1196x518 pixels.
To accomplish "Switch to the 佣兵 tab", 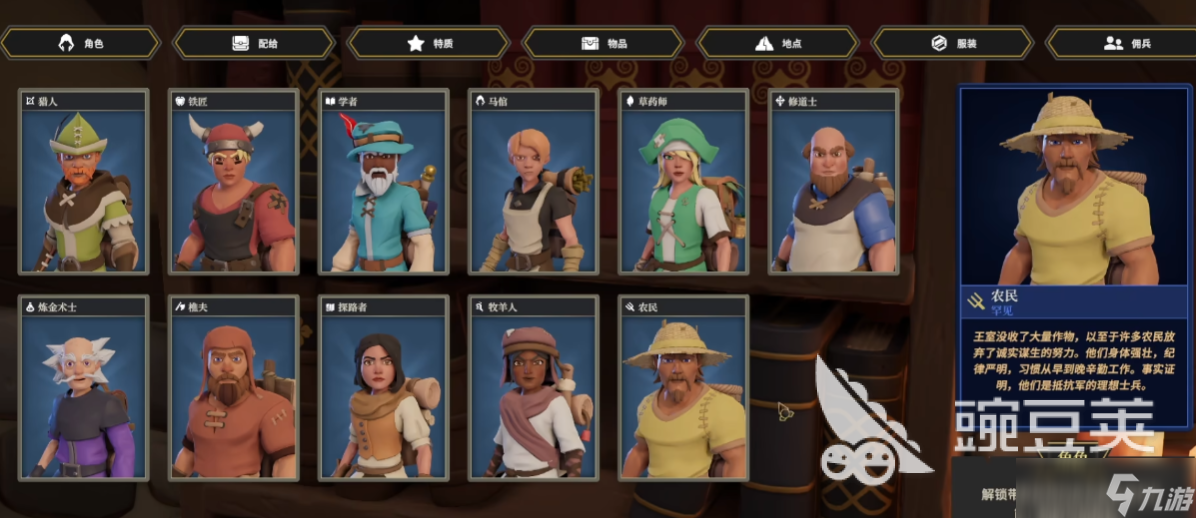I will [1121, 43].
